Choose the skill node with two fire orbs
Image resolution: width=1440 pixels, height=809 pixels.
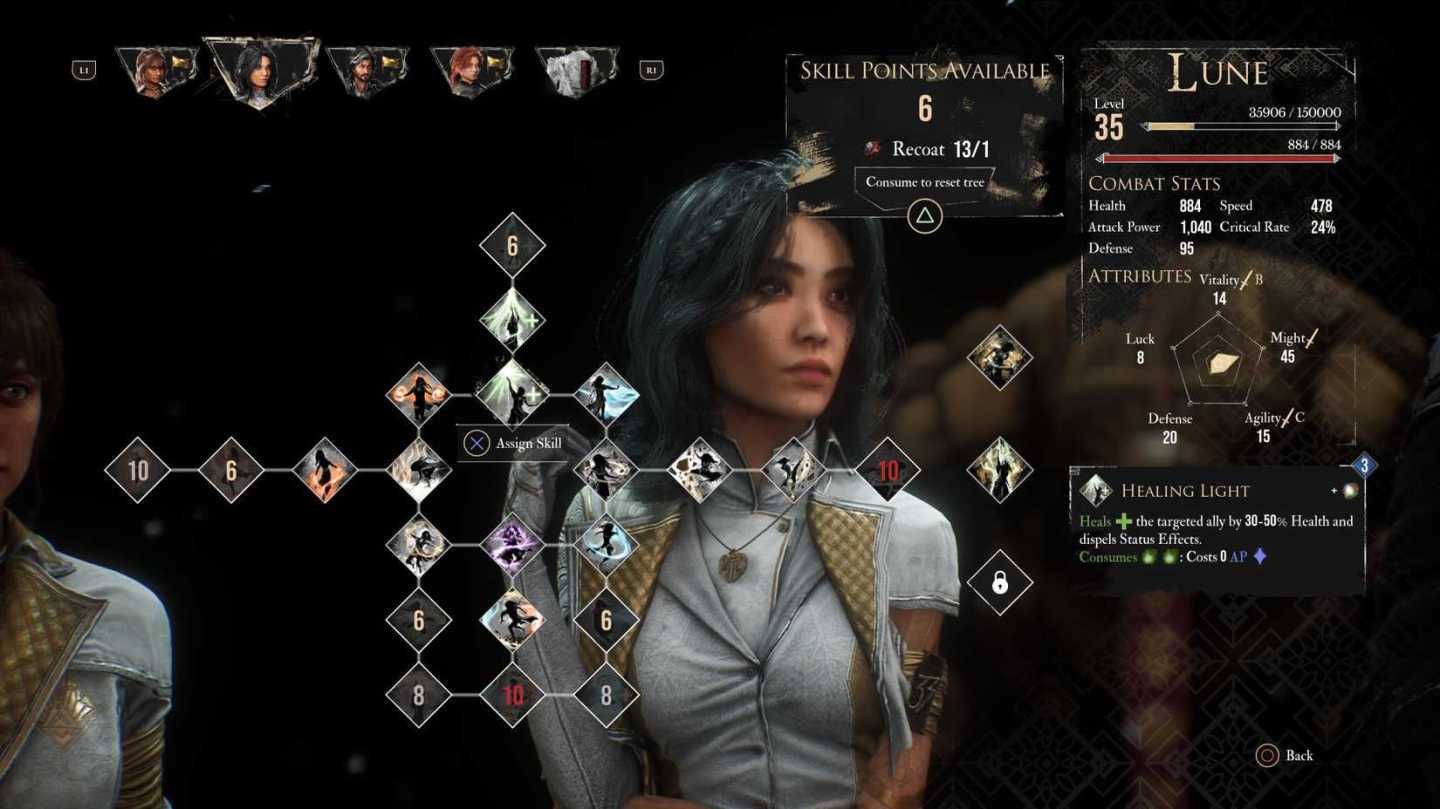tap(419, 394)
